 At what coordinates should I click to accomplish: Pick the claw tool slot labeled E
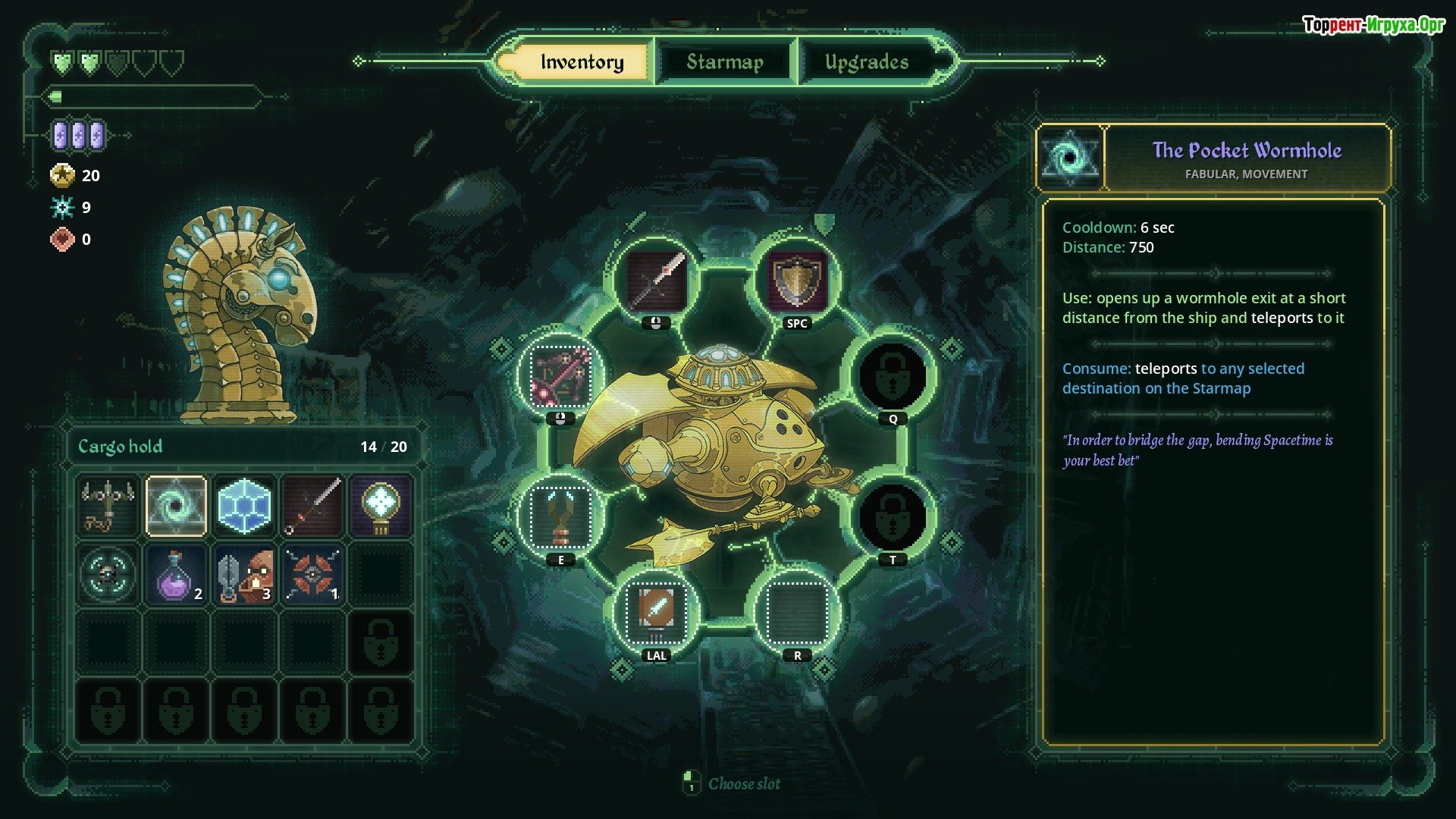pyautogui.click(x=561, y=517)
